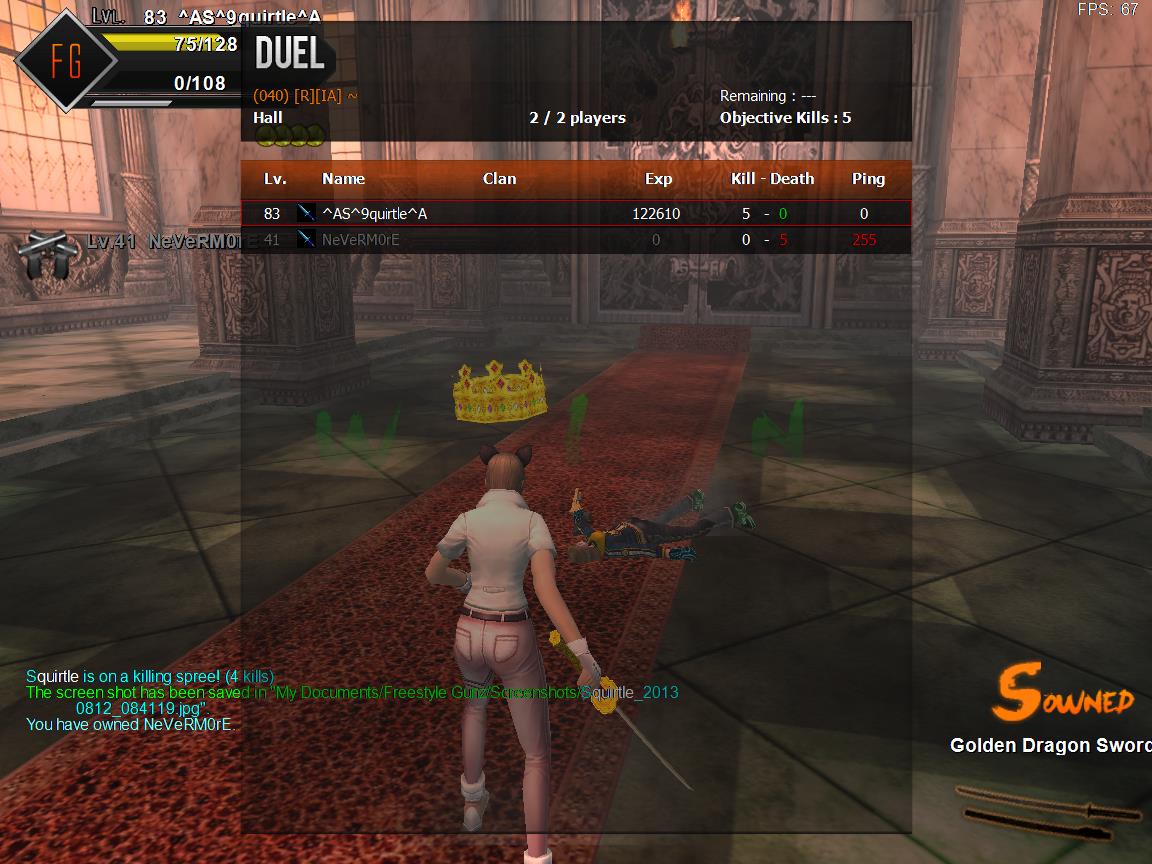Click the Ping column header

point(868,179)
